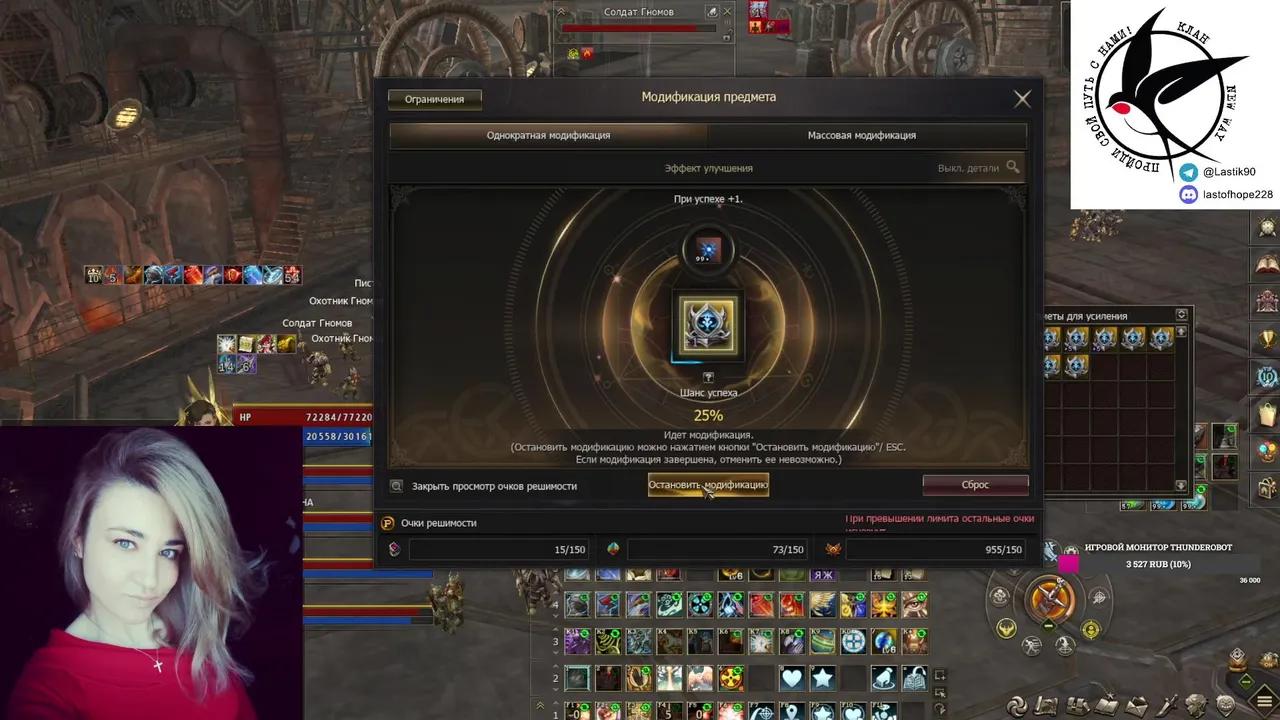The width and height of the screenshot is (1280, 720).
Task: Click the 15/150 resolve points progress bar
Action: (x=500, y=549)
